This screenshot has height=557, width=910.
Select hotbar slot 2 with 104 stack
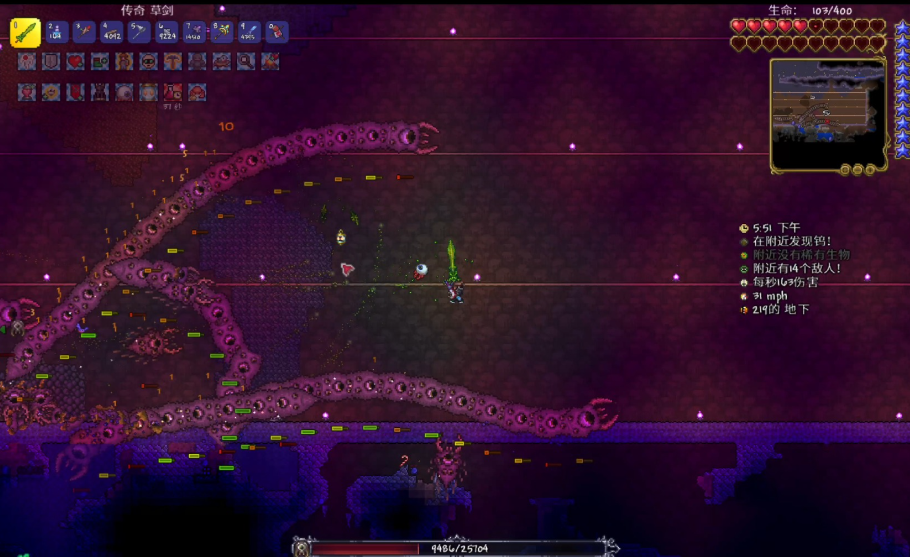pyautogui.click(x=57, y=33)
